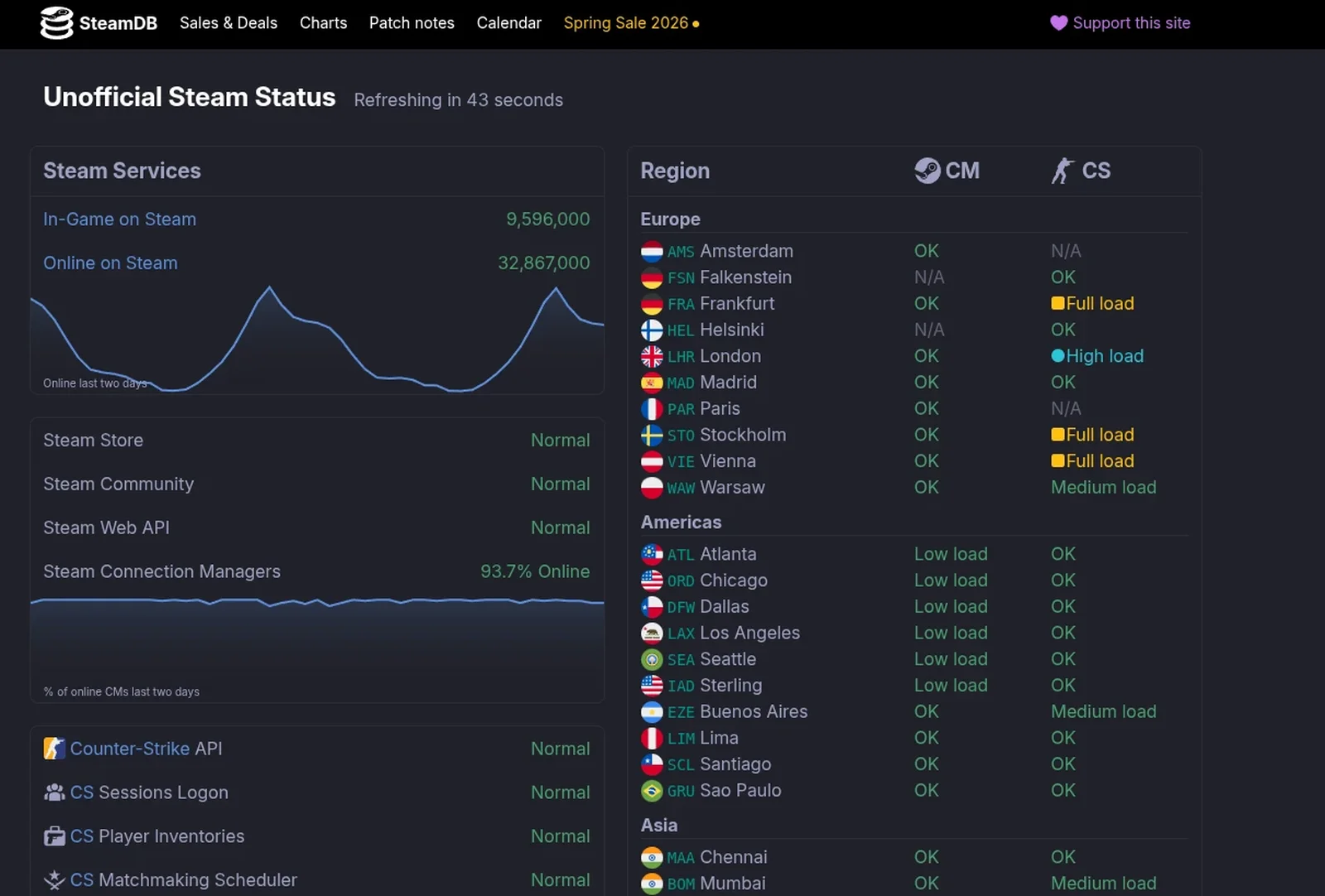Open In-Game on Steam link
The height and width of the screenshot is (896, 1325).
click(119, 219)
